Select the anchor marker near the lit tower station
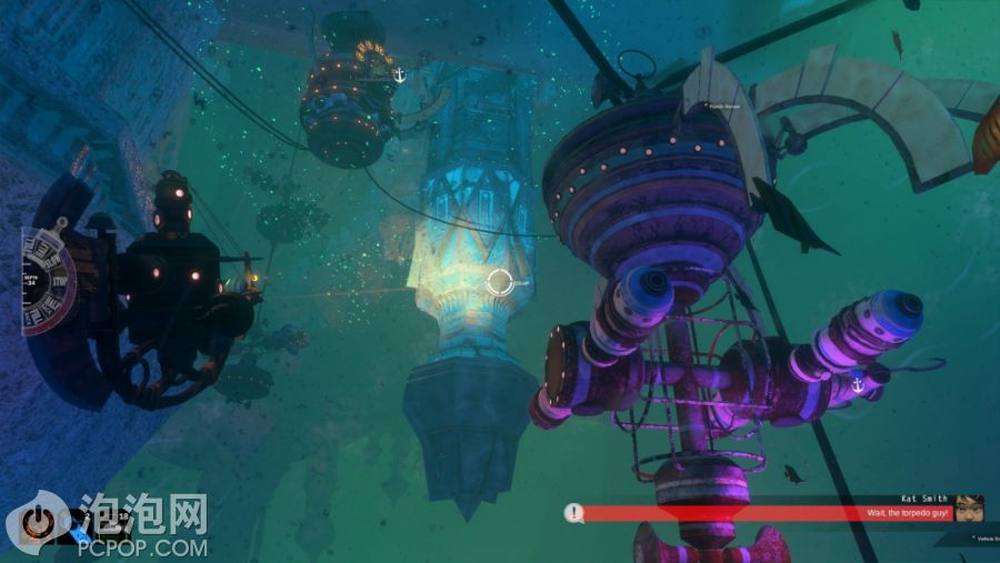1000x563 pixels. click(x=399, y=75)
